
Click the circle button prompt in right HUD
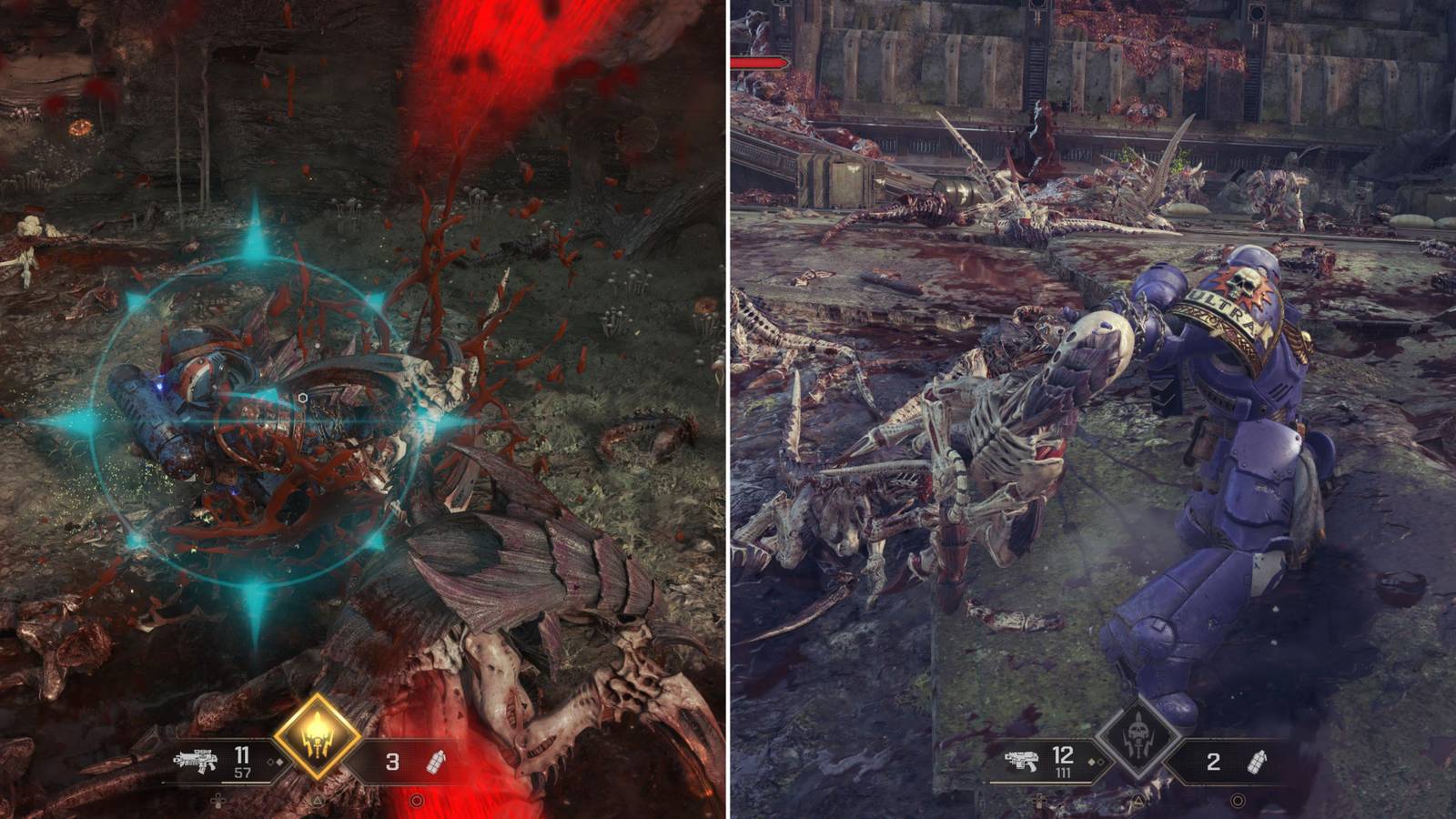(x=1238, y=801)
